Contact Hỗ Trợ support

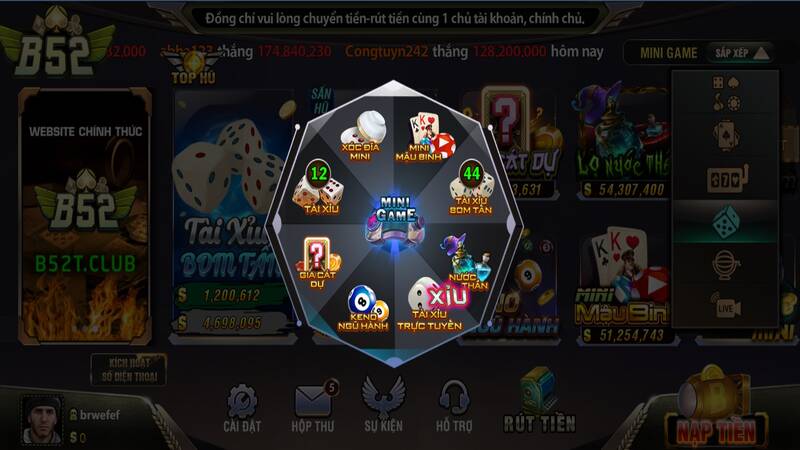tap(455, 409)
